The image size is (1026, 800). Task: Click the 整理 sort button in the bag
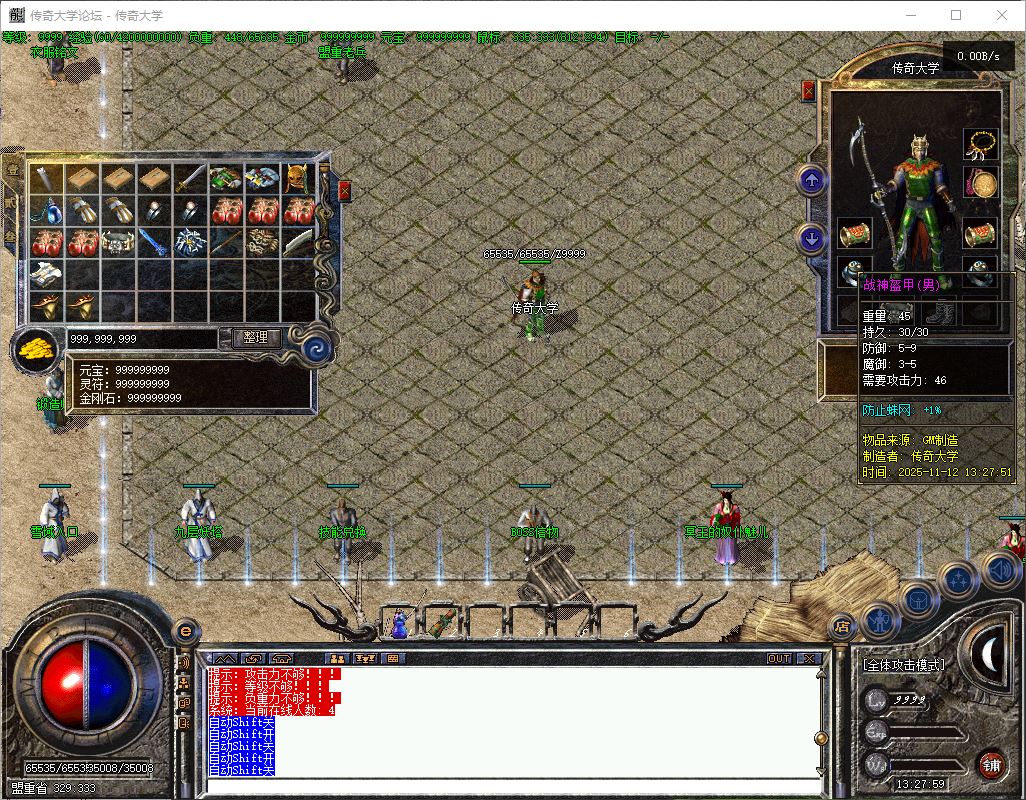coord(255,338)
